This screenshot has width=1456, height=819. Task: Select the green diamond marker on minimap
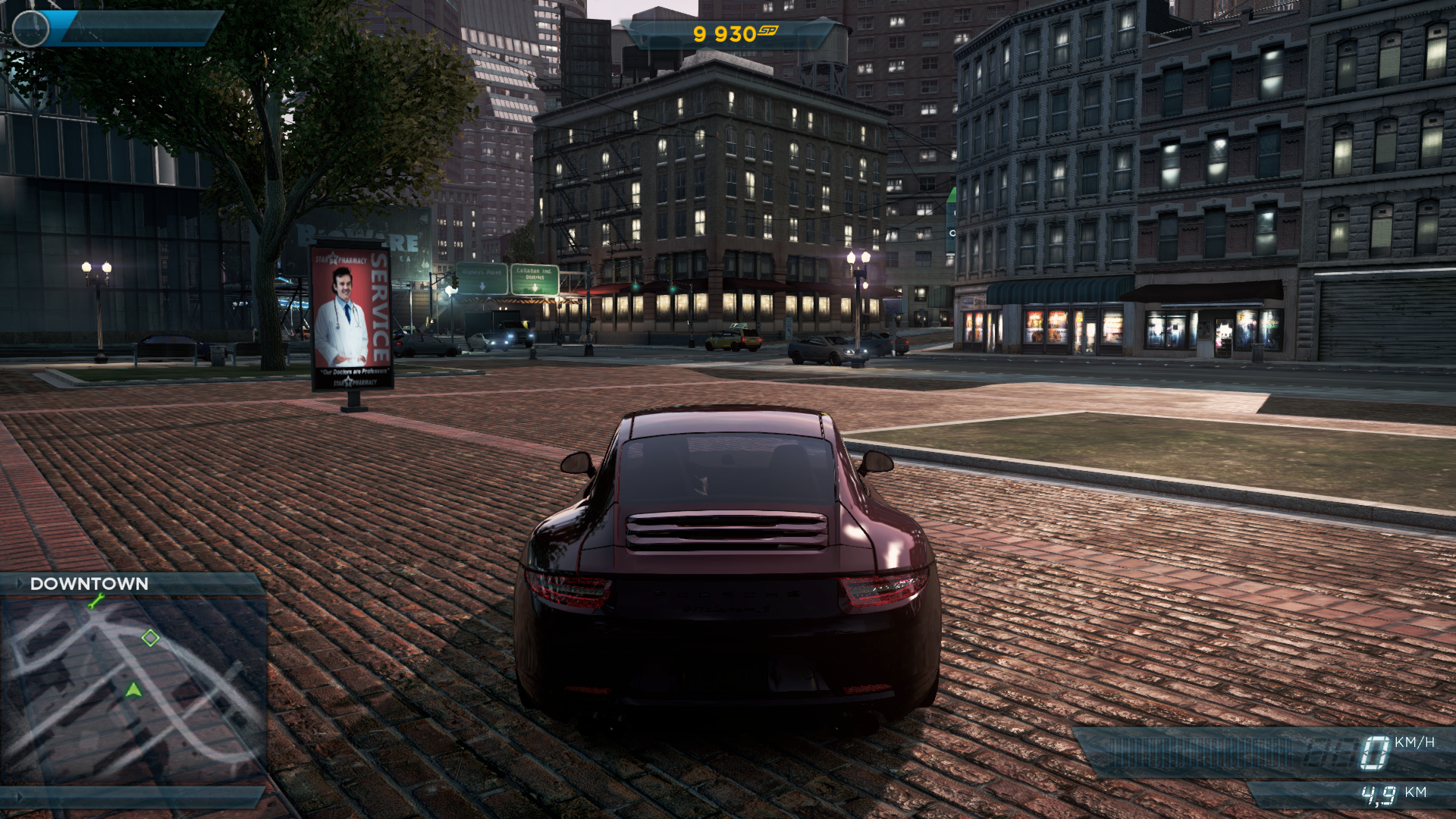click(150, 638)
